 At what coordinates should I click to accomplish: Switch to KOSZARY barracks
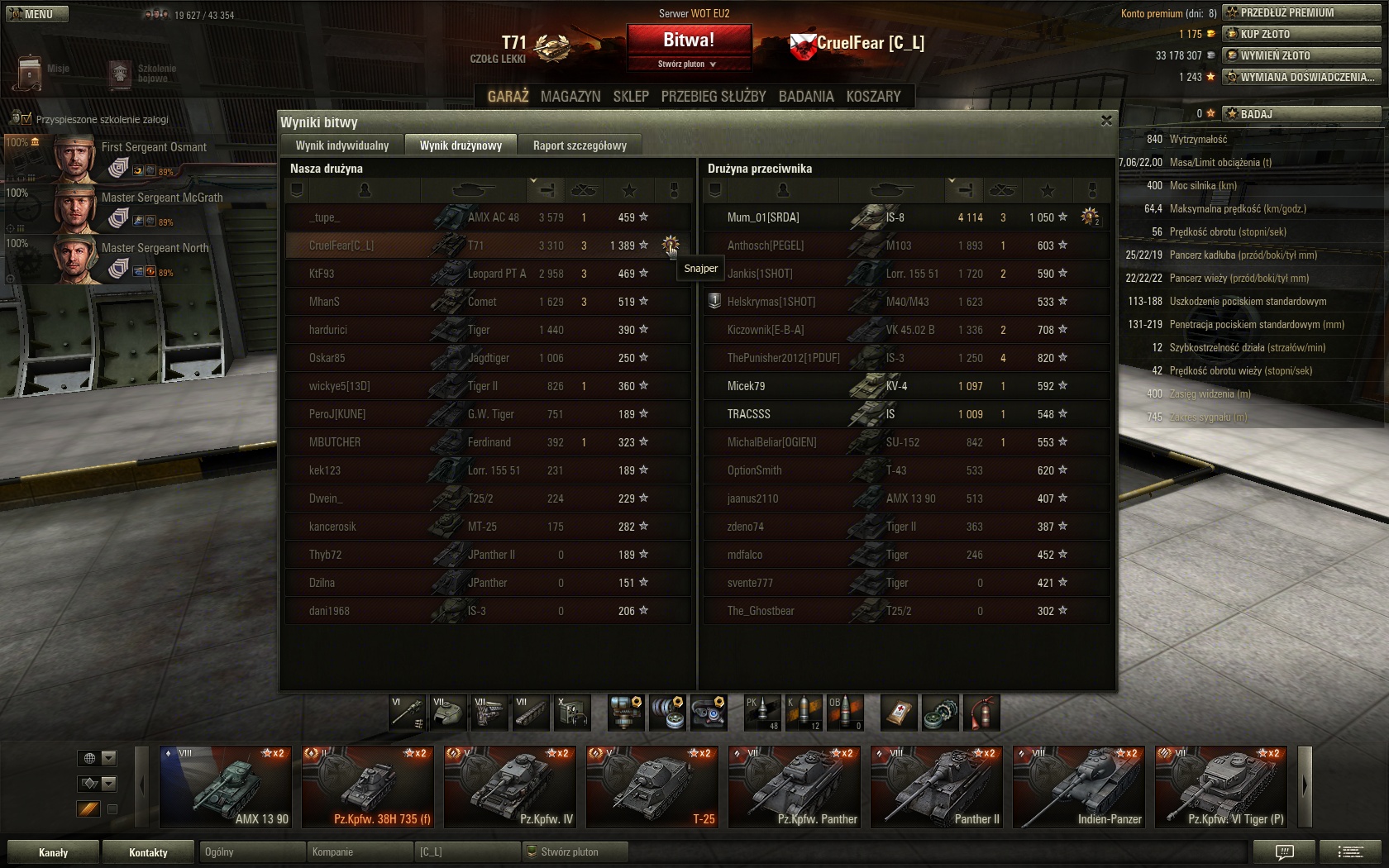point(873,97)
